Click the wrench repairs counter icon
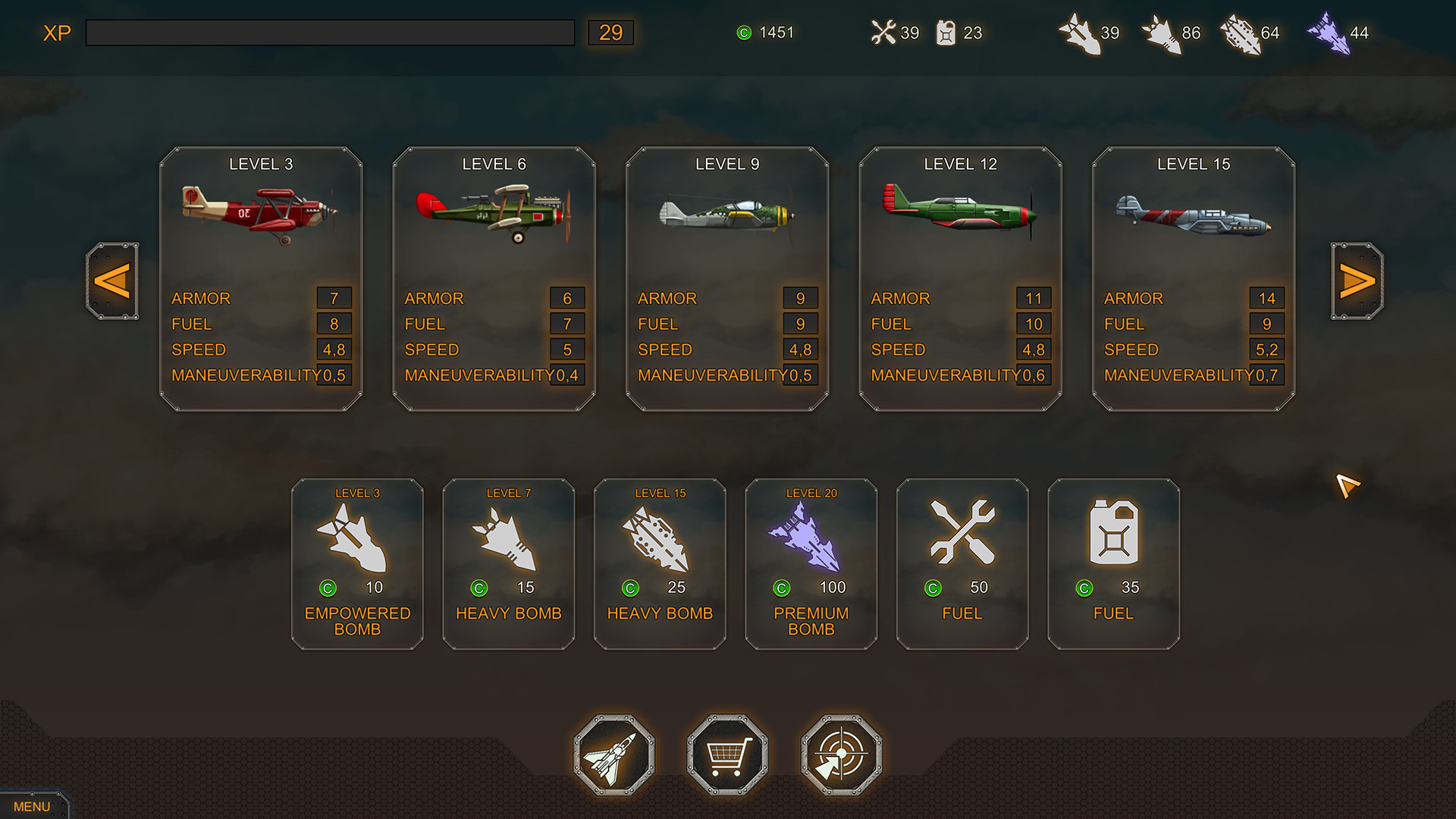The width and height of the screenshot is (1456, 819). (x=883, y=33)
